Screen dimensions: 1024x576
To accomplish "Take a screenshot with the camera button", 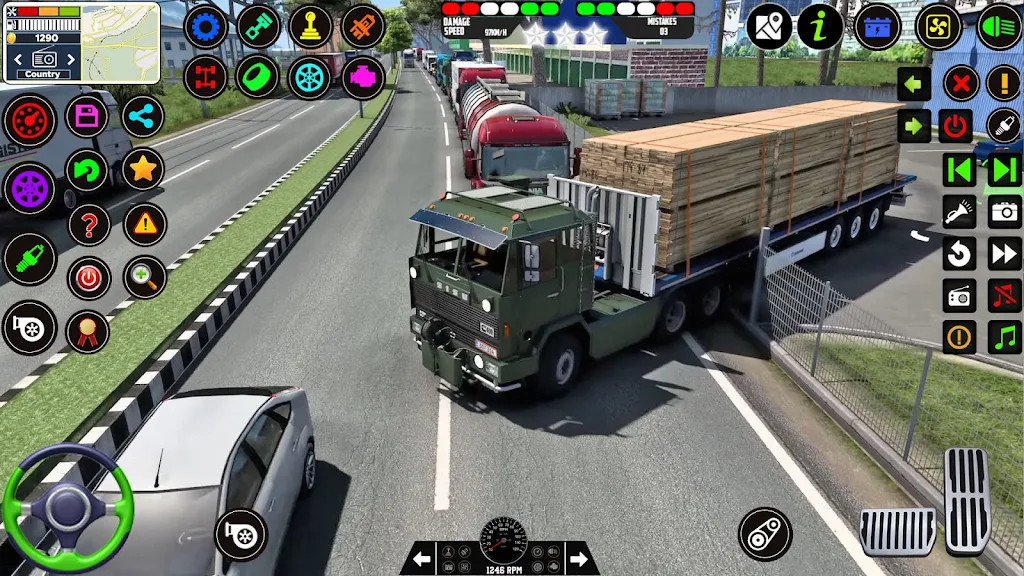I will (x=1004, y=212).
